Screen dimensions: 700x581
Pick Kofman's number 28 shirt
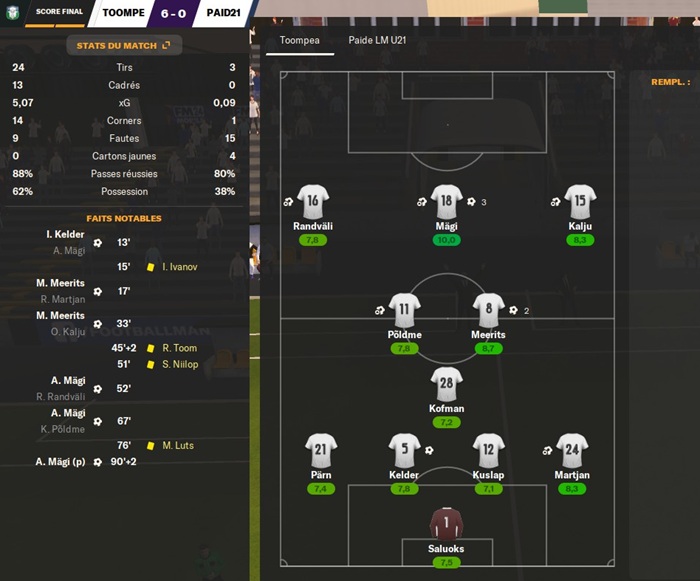point(446,383)
